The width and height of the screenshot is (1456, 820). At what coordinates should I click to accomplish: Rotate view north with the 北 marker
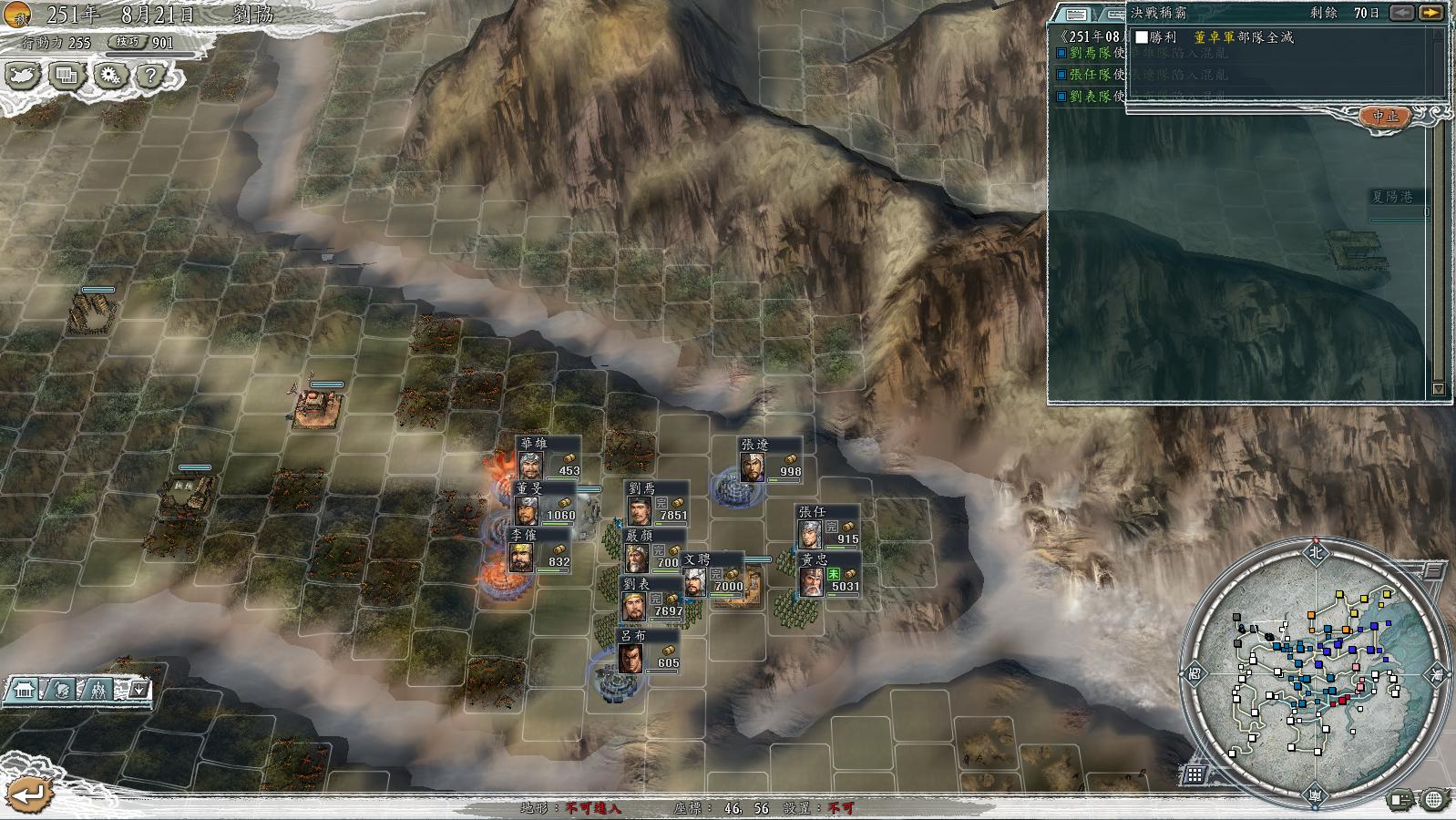(1315, 551)
